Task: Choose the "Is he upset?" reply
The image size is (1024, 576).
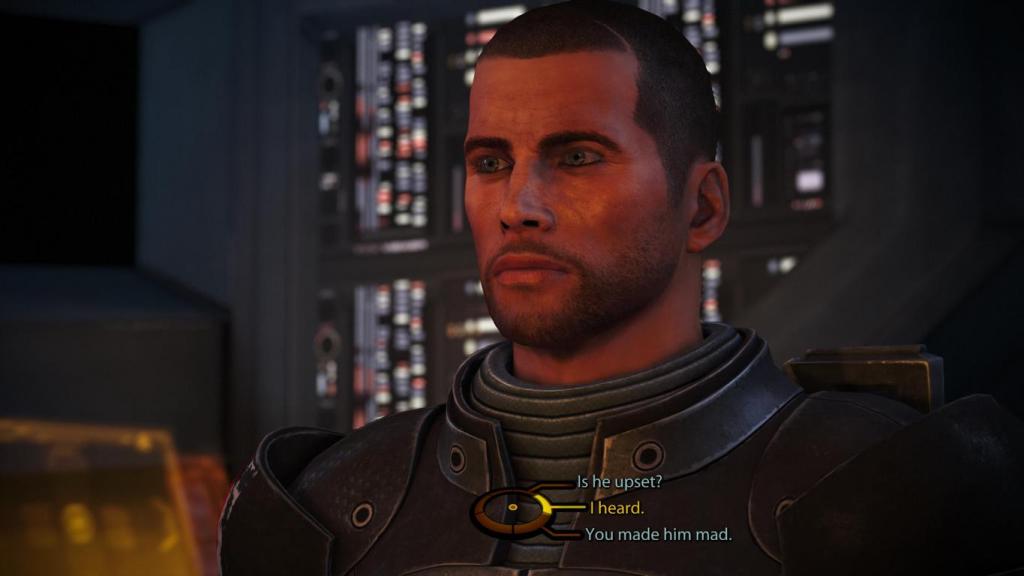Action: pyautogui.click(x=620, y=481)
